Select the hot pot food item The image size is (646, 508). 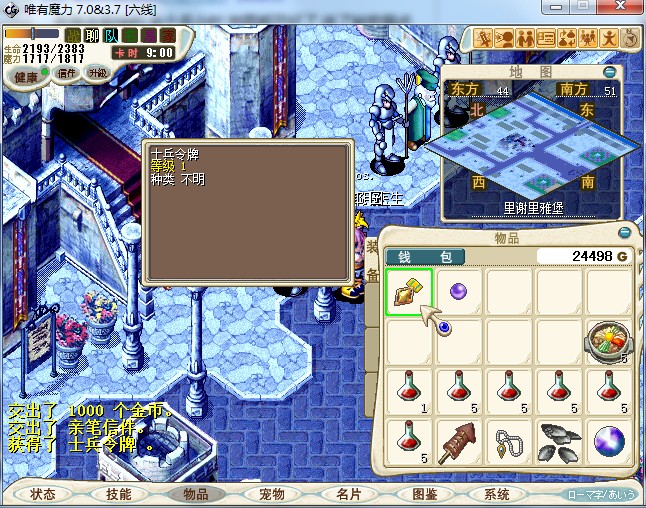[x=608, y=341]
